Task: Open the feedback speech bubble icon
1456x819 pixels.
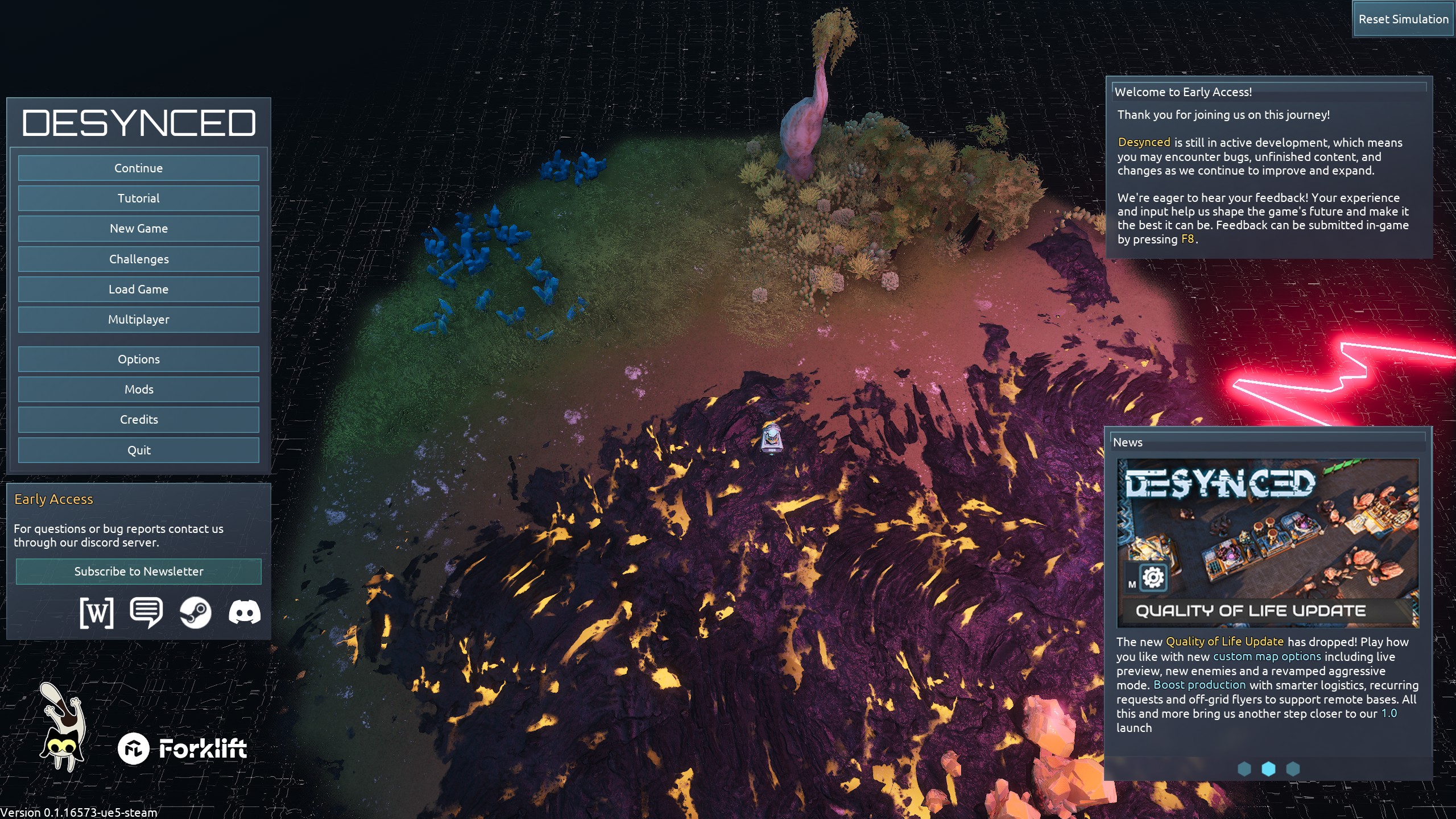Action: [x=146, y=613]
